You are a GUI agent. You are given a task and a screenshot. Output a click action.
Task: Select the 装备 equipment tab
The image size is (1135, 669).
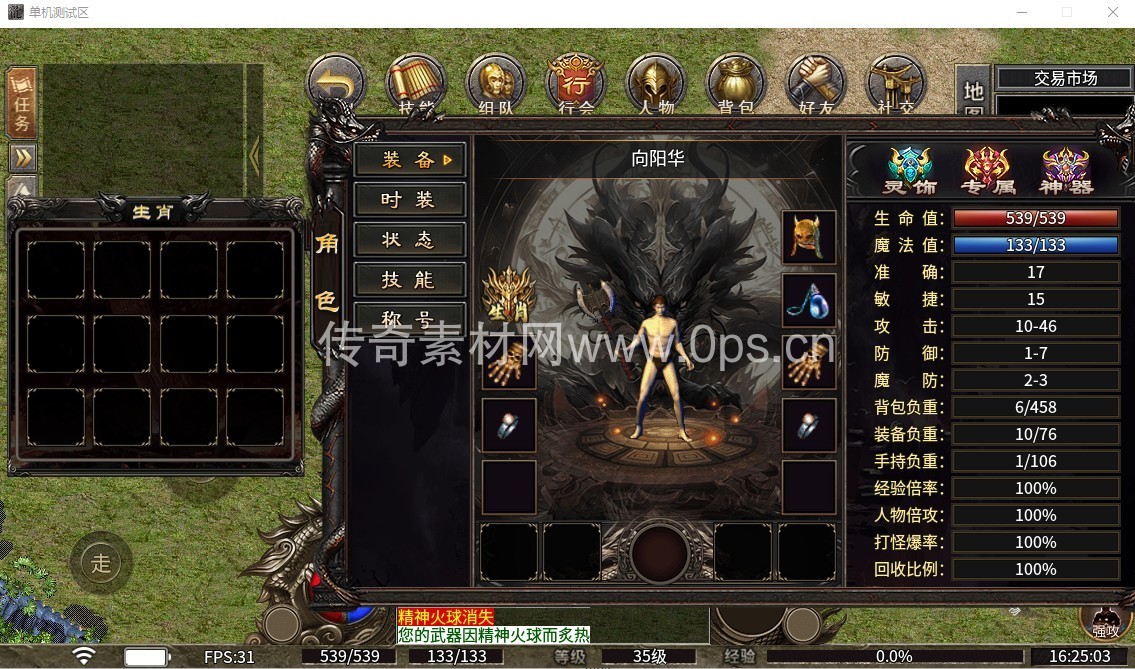click(x=409, y=160)
